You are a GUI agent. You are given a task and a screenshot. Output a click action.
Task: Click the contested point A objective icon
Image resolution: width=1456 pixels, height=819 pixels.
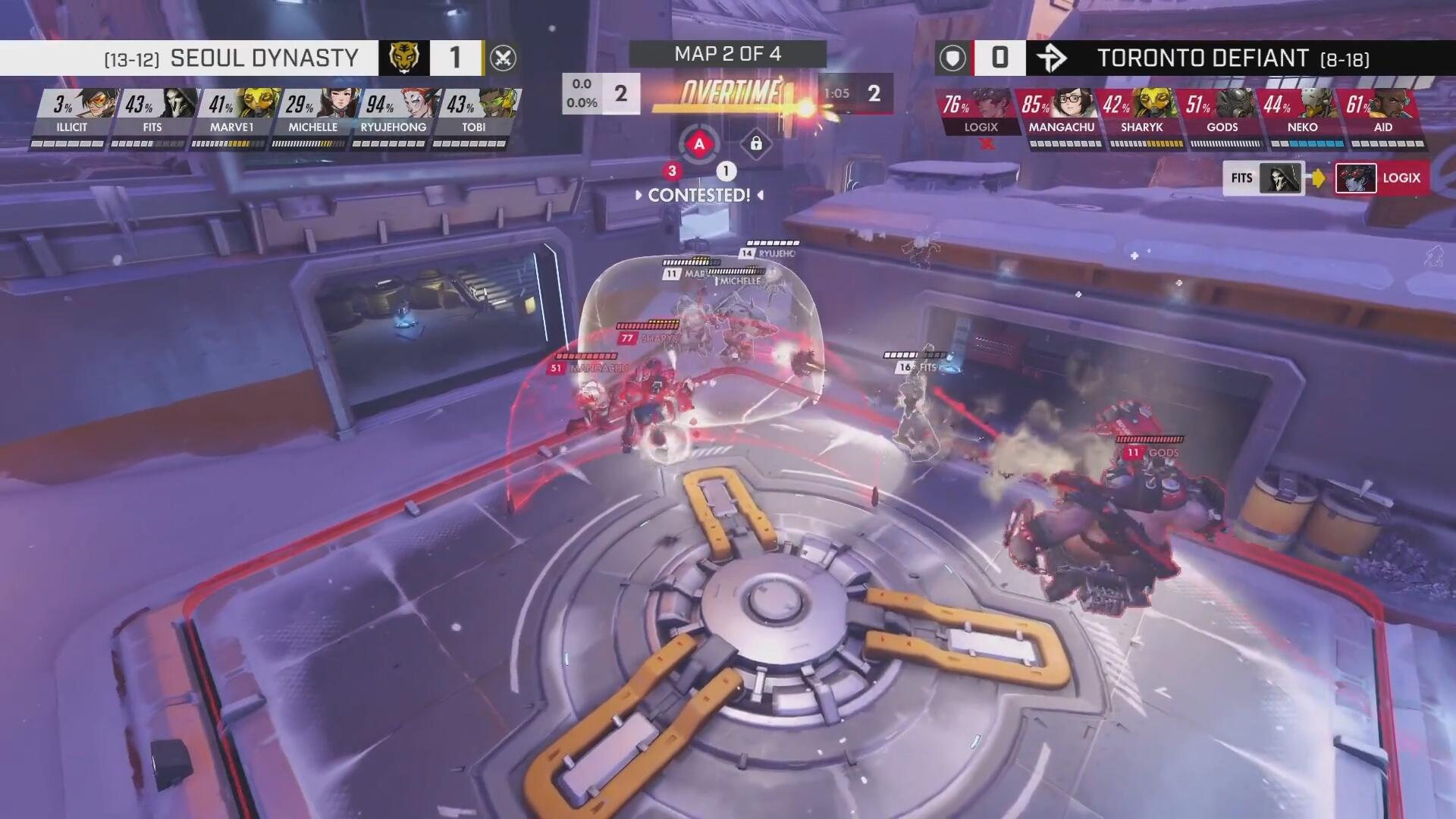point(699,144)
